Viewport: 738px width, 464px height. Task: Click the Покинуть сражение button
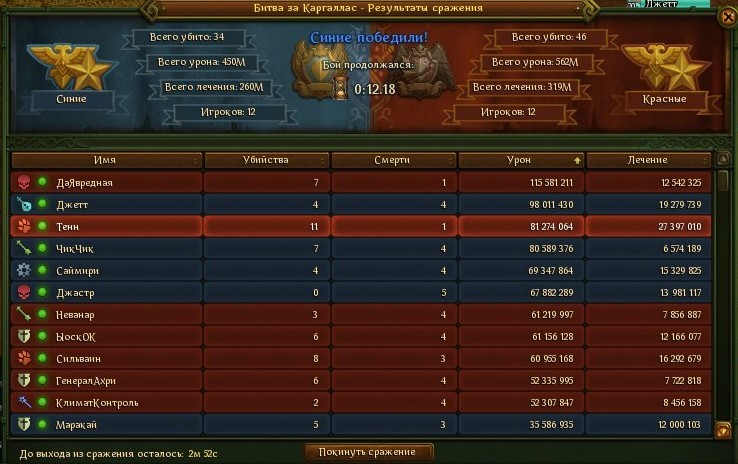tap(368, 452)
